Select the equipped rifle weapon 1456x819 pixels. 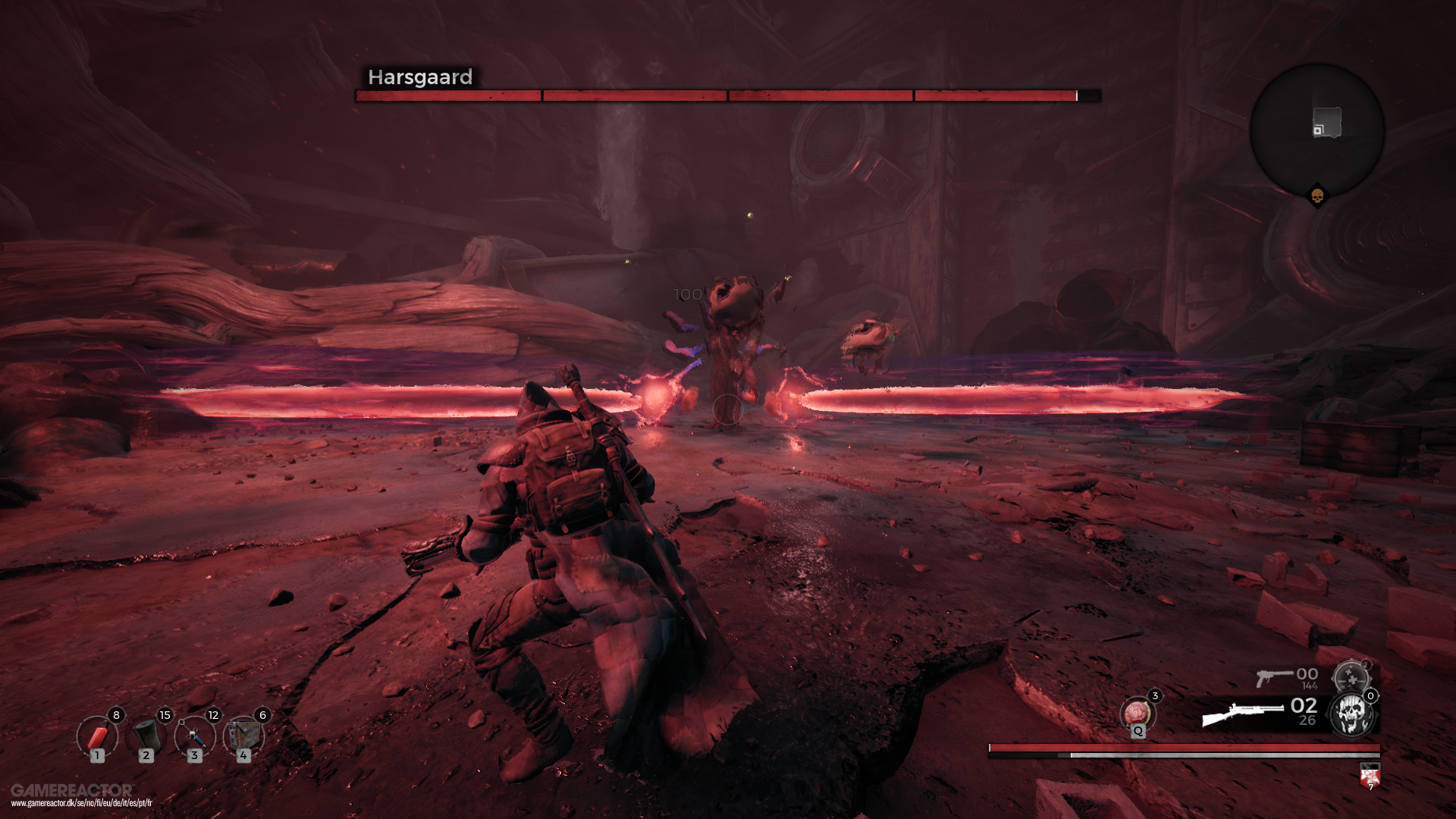(x=1242, y=714)
